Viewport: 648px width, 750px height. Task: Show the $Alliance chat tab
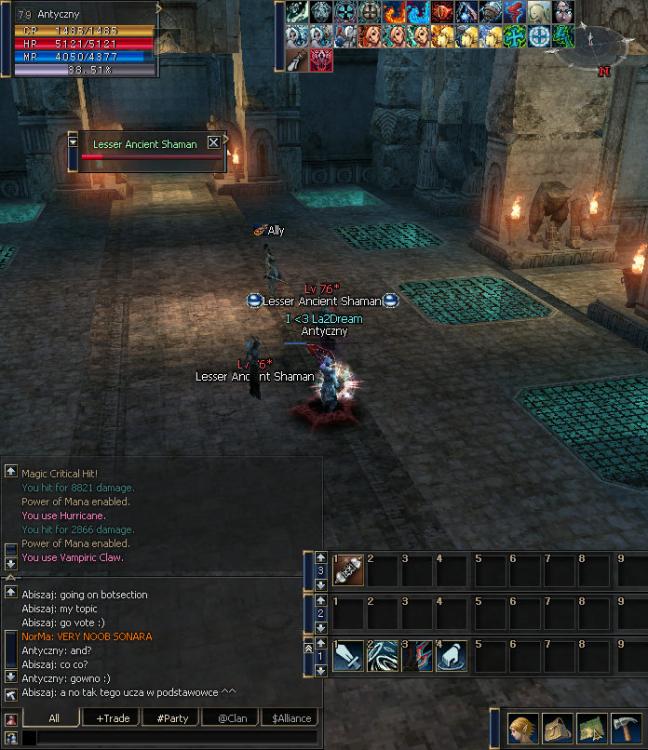[x=290, y=718]
